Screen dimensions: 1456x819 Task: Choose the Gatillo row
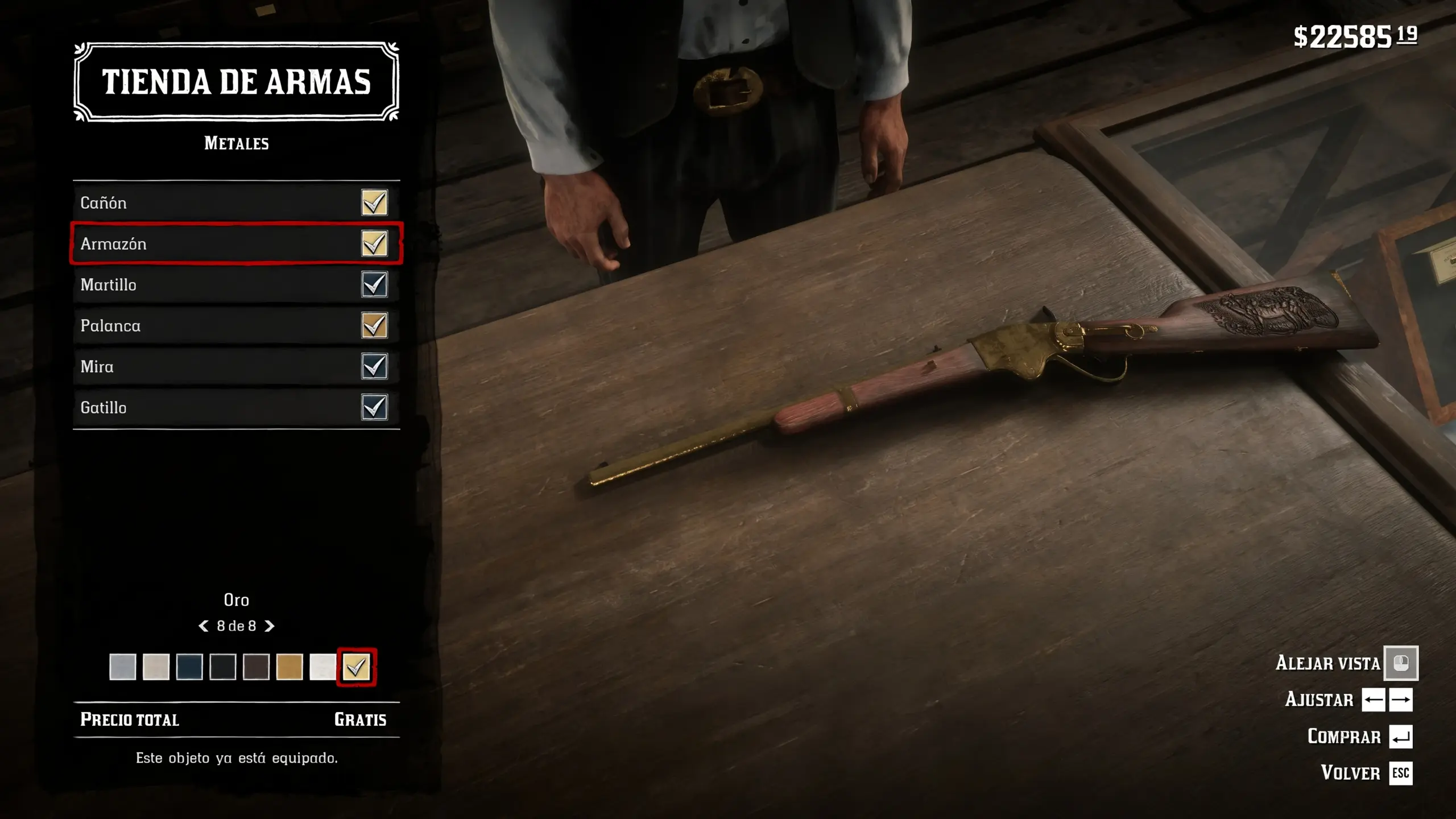tap(236, 407)
